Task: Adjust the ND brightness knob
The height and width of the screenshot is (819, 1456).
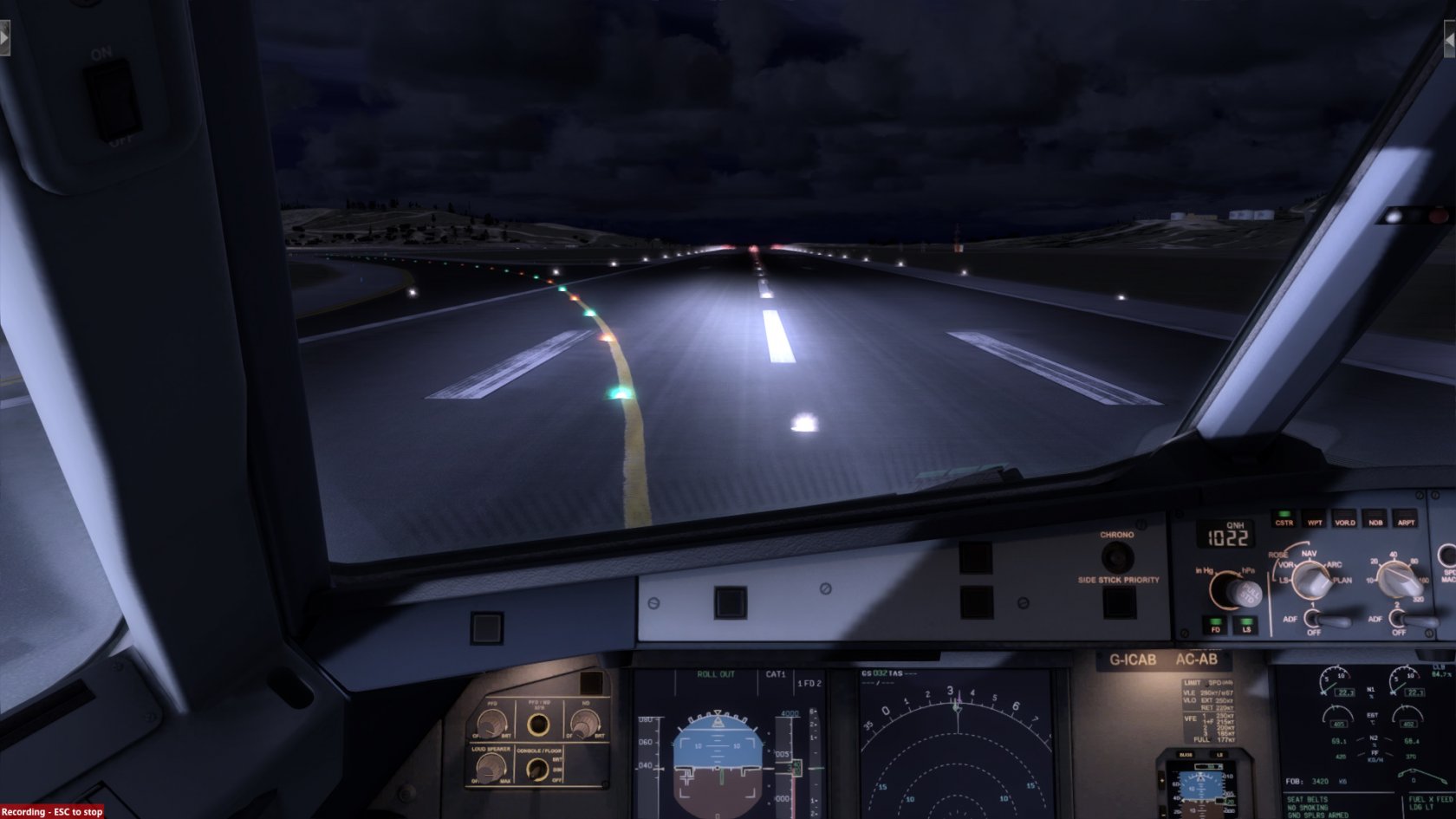Action: [585, 722]
